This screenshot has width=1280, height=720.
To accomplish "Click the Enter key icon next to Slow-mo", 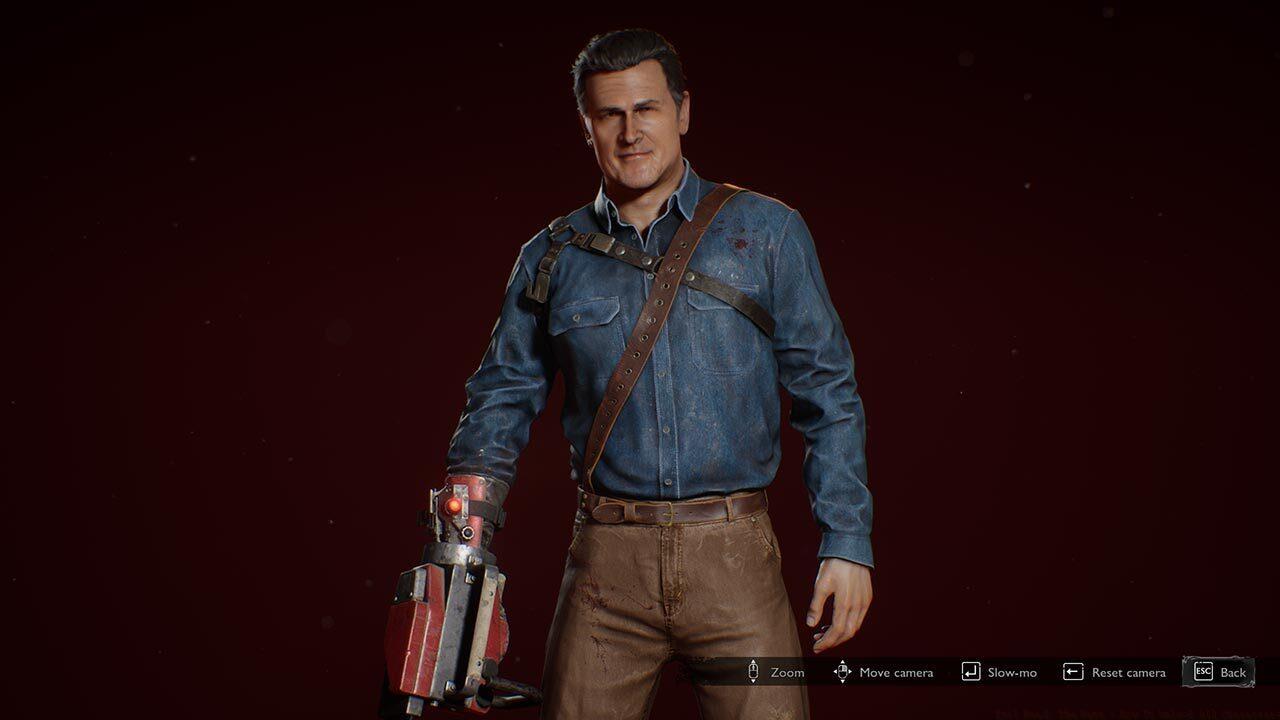I will coord(969,672).
